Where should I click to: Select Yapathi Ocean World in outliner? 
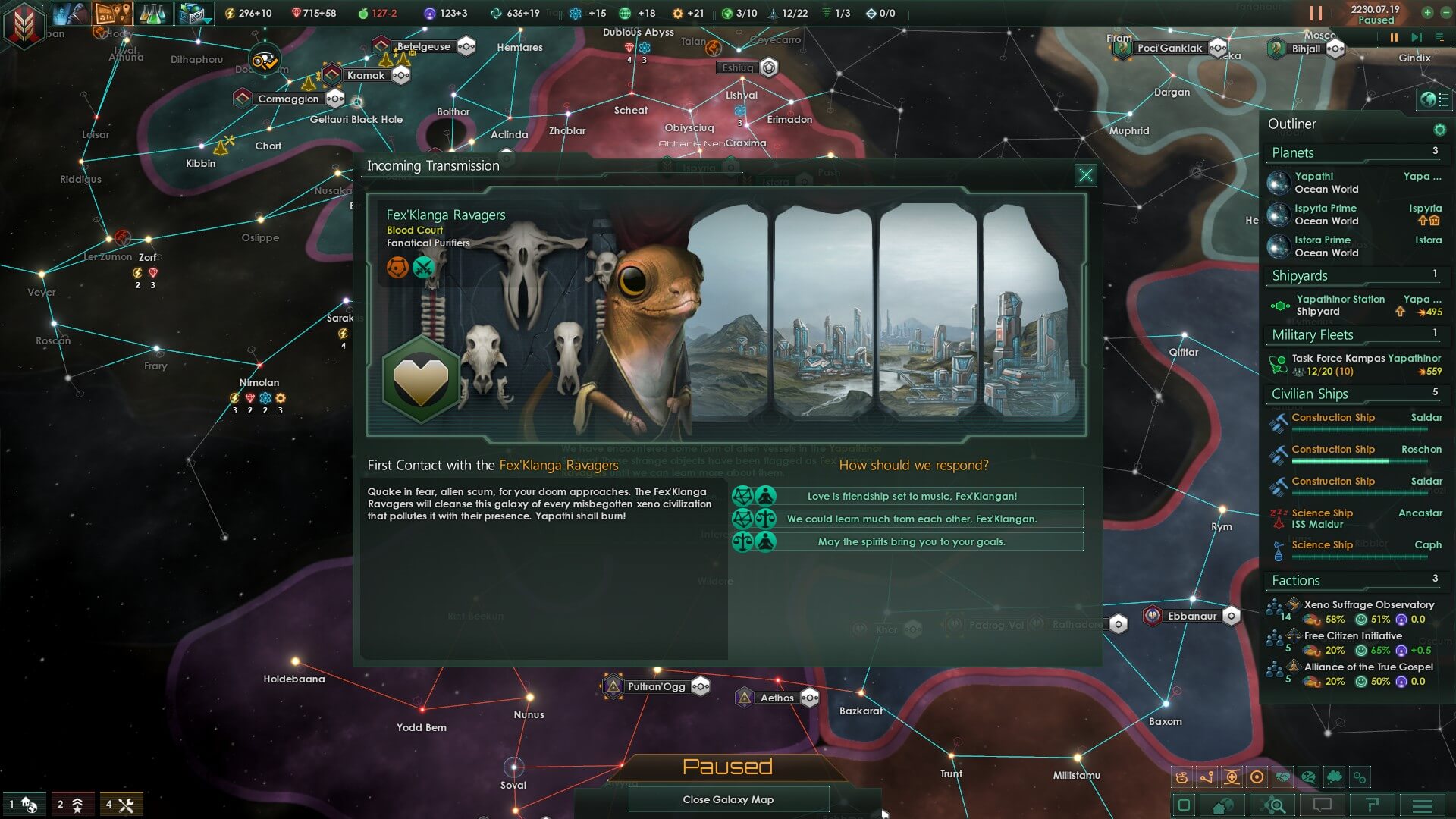(x=1326, y=183)
